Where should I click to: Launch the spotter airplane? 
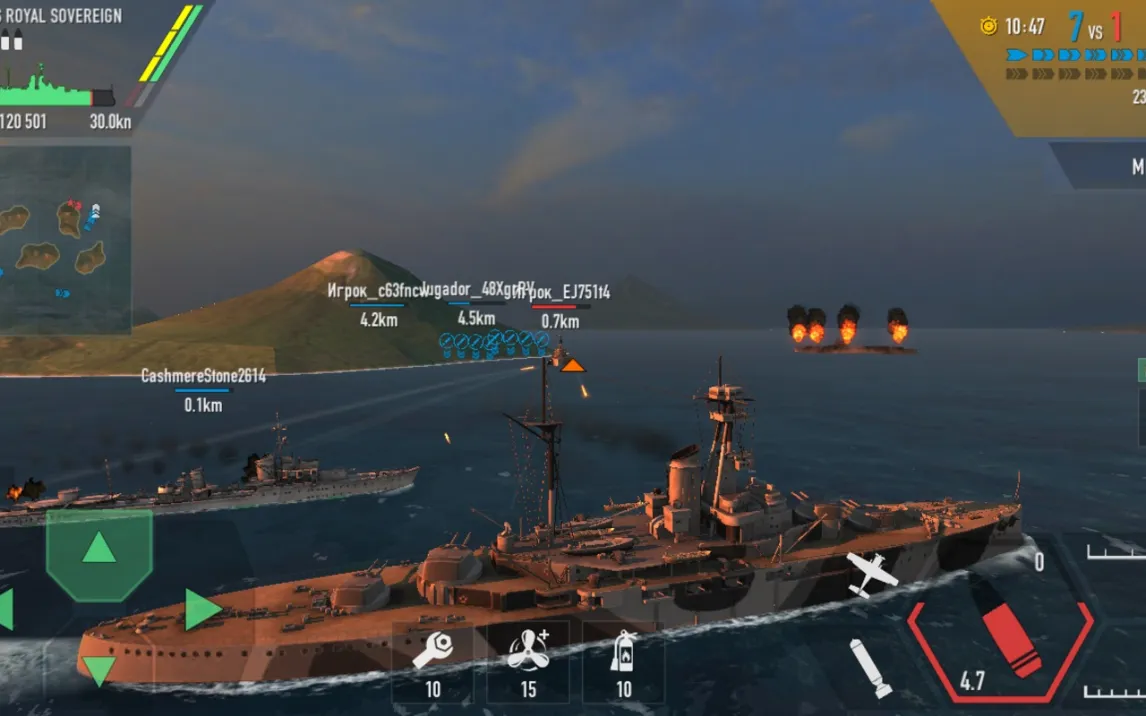[870, 573]
